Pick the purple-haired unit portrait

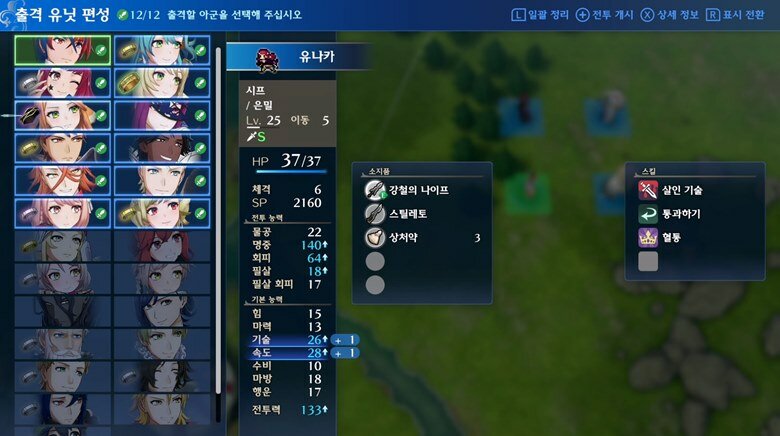pyautogui.click(x=161, y=115)
